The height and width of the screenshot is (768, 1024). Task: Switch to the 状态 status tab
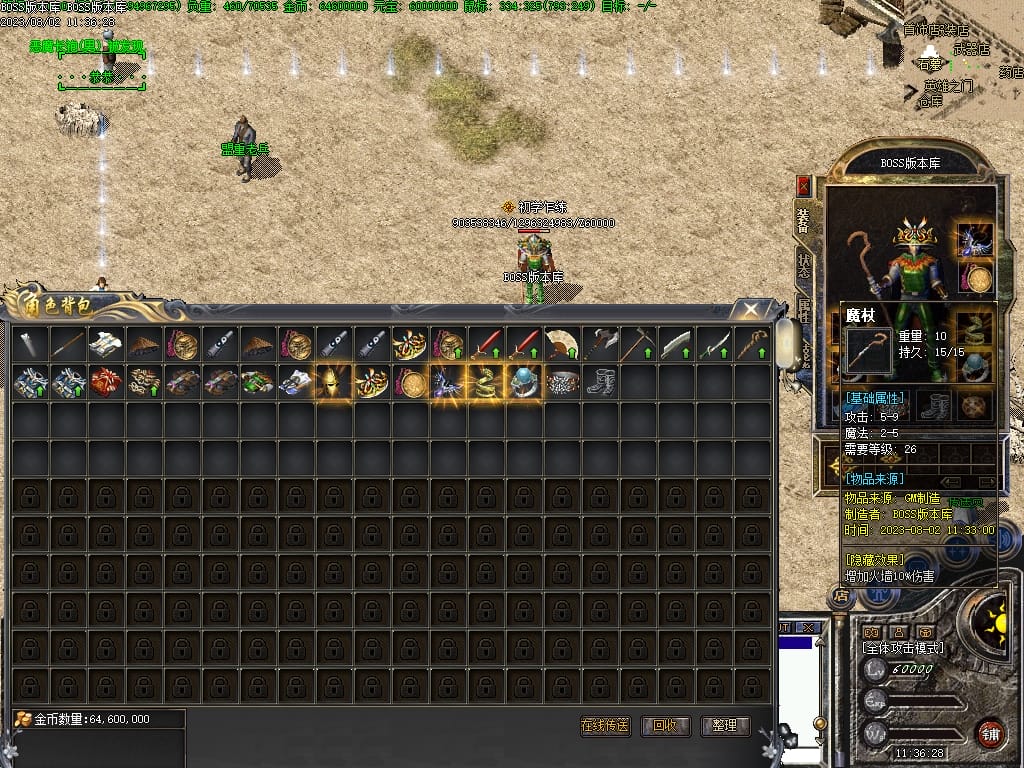(x=804, y=266)
